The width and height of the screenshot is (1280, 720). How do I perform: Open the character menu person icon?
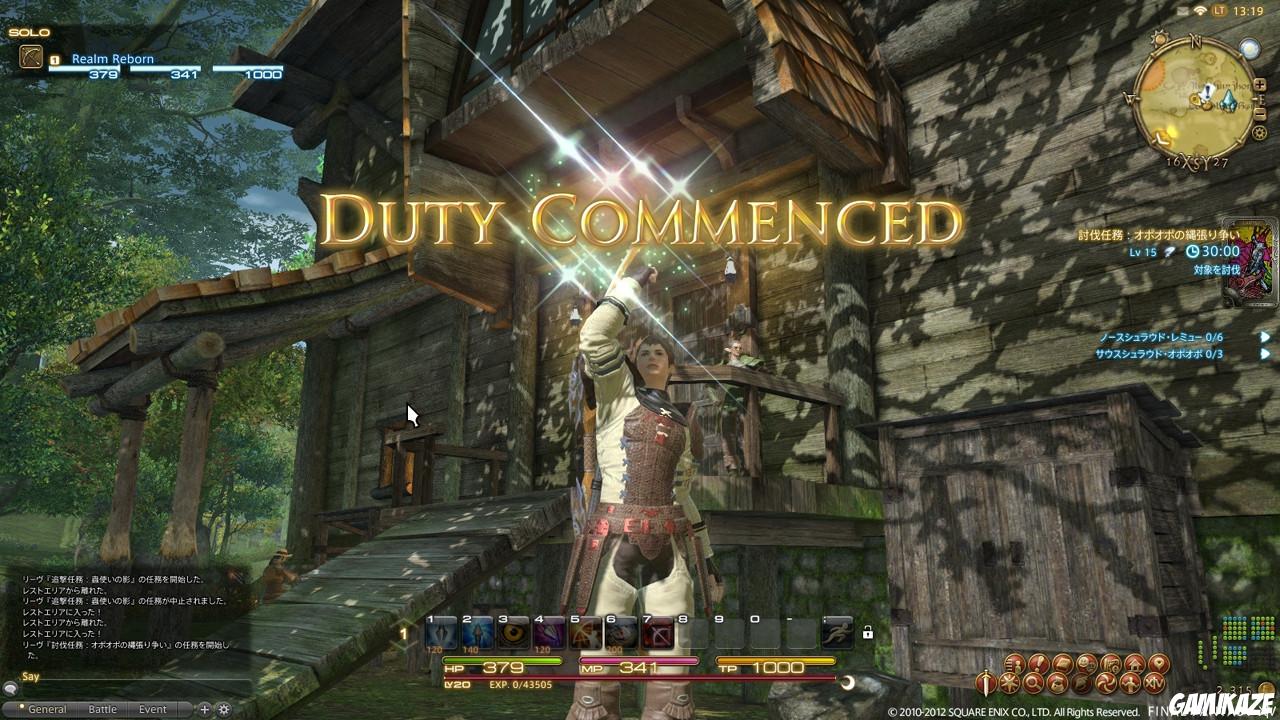point(1016,664)
